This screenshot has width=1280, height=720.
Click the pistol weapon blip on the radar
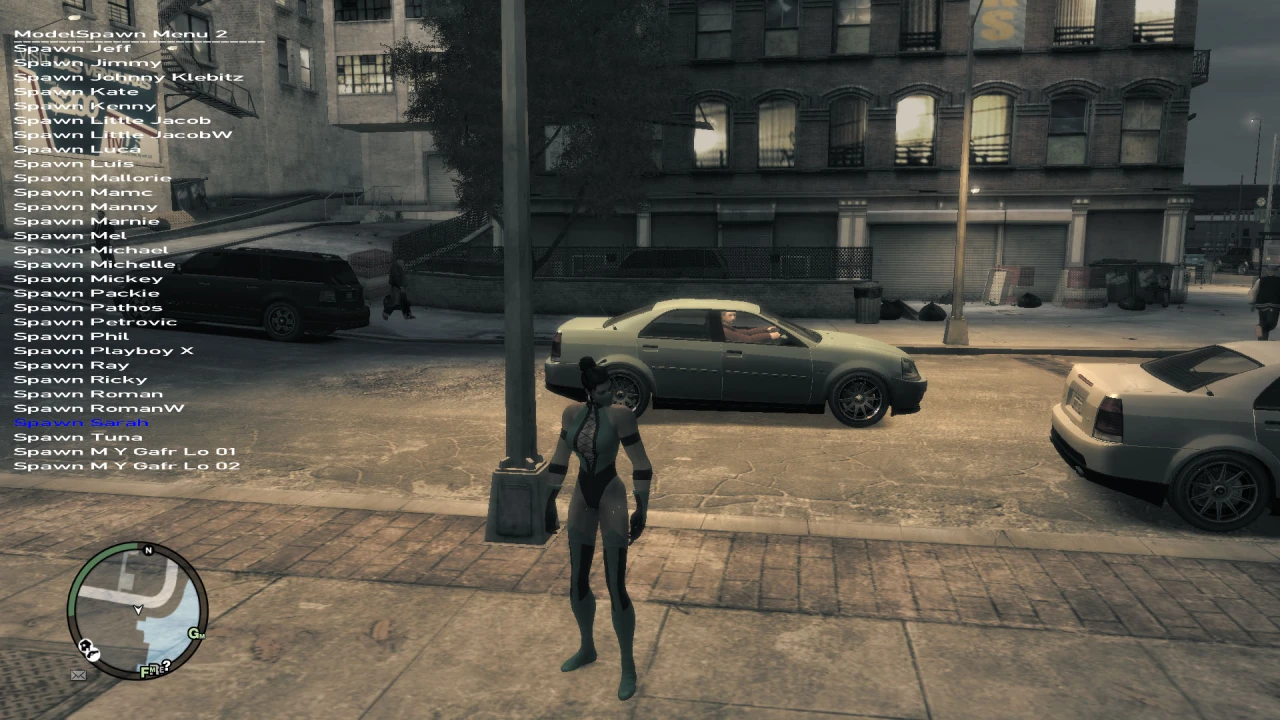coord(93,654)
